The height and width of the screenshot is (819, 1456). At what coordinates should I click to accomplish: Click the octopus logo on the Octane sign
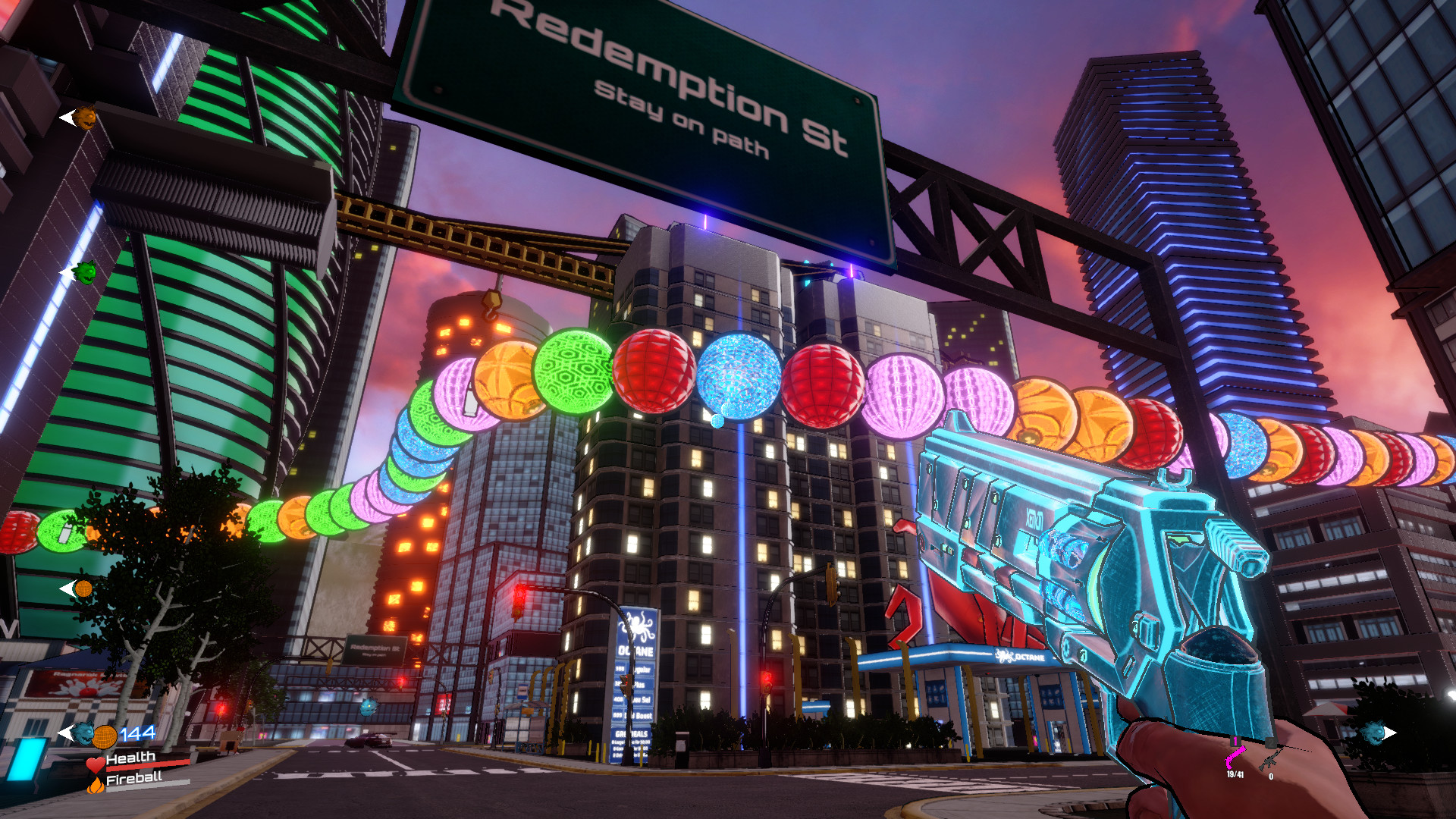point(637,626)
